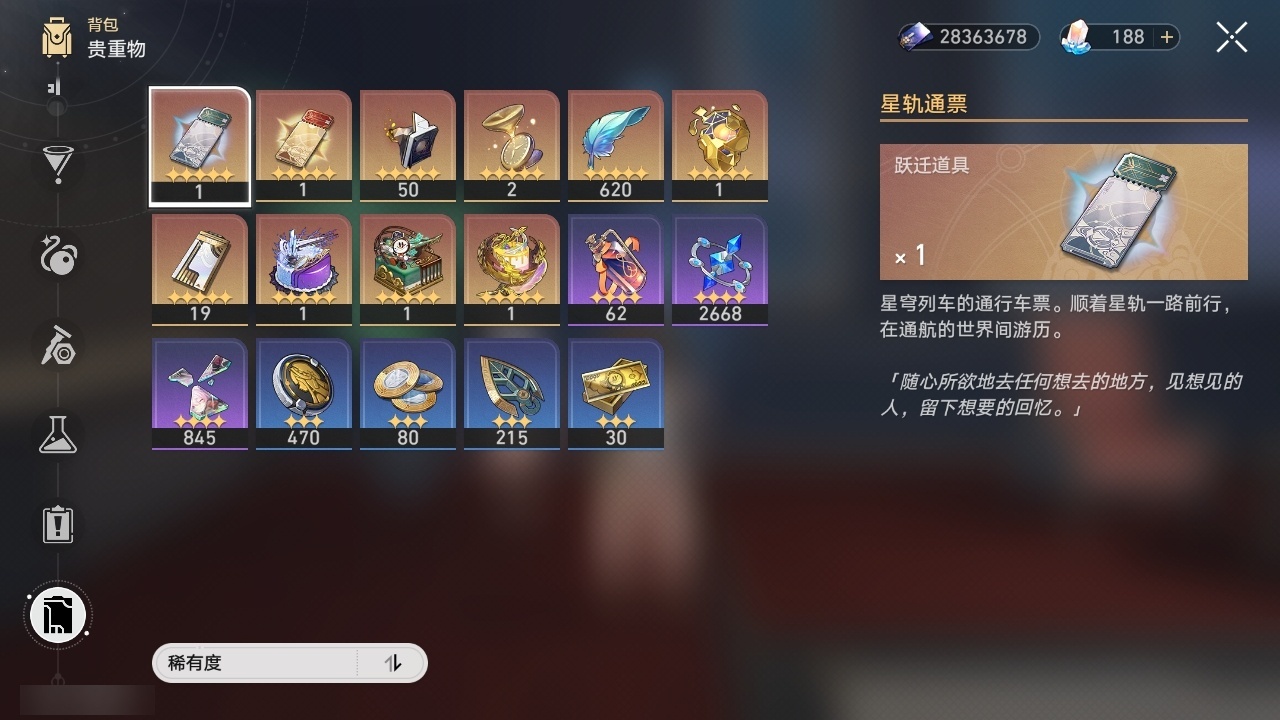The image size is (1280, 720).
Task: Select the circled recycle icon at sidebar bottom
Action: coord(57,614)
